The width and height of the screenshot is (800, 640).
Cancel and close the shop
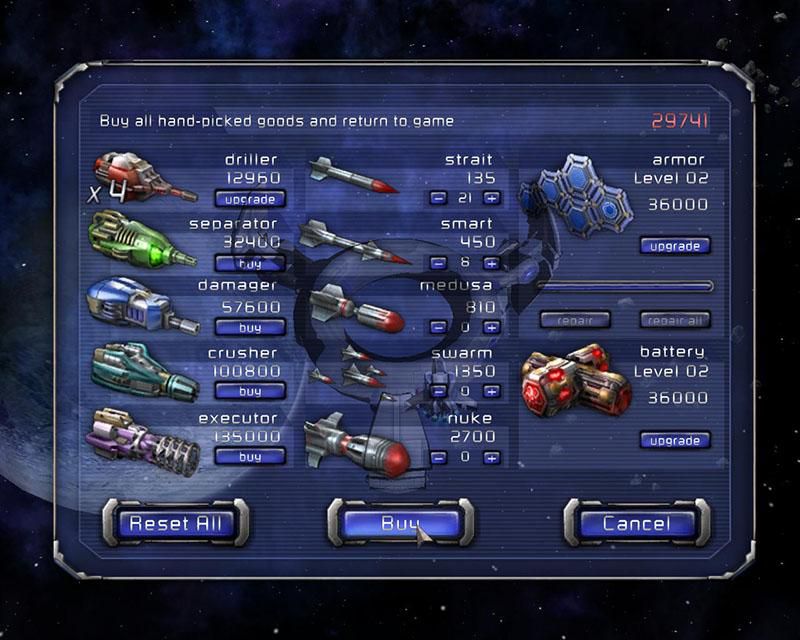(636, 523)
